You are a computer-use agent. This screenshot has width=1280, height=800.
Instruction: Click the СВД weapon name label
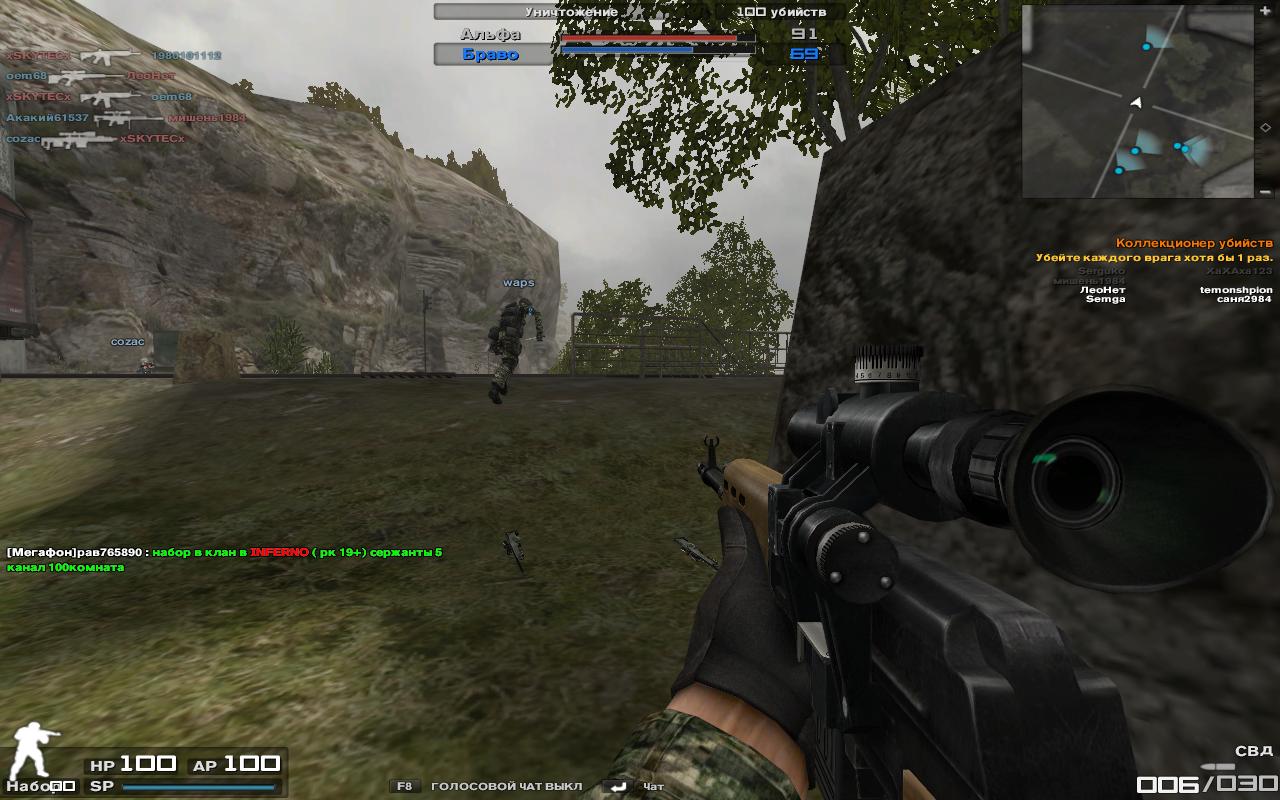(x=1253, y=751)
